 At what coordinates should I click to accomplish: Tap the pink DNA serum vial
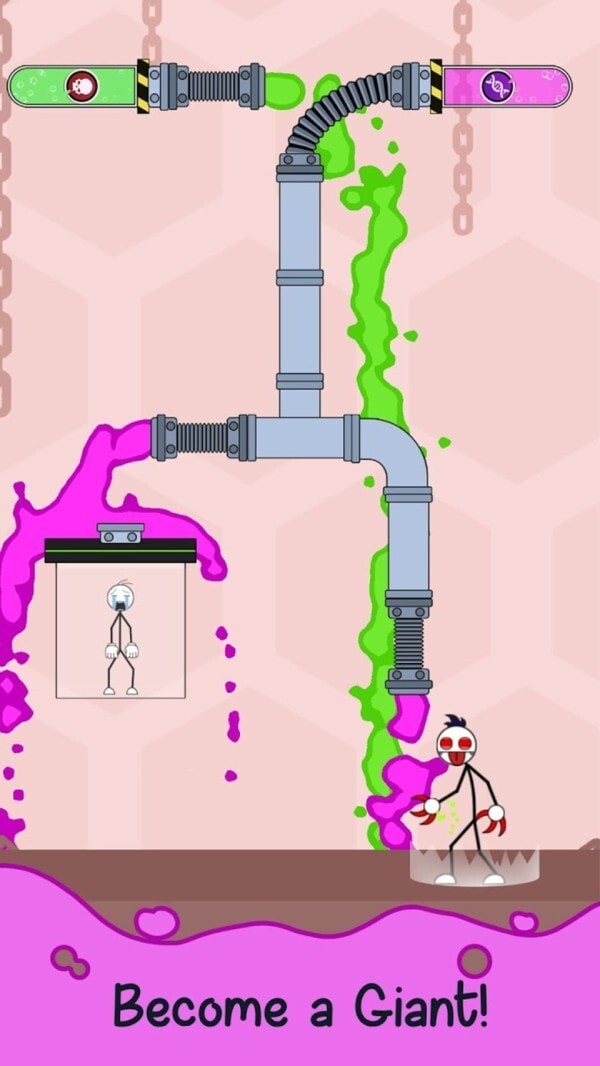pyautogui.click(x=505, y=86)
